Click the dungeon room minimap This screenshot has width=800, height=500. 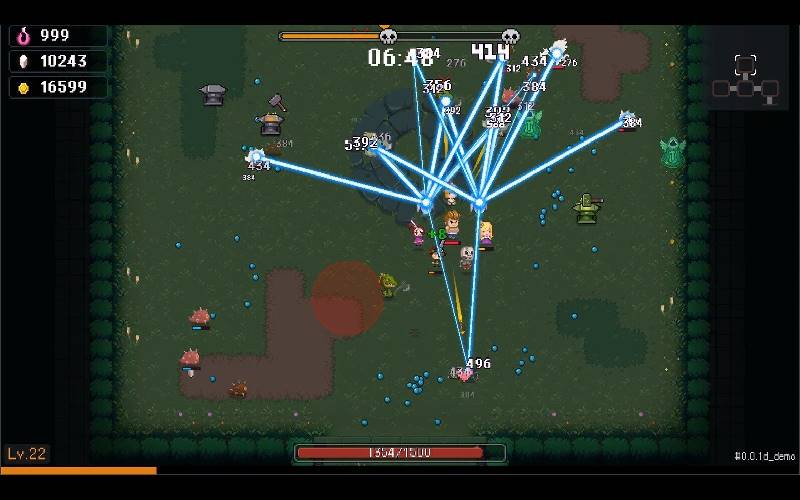[745, 79]
